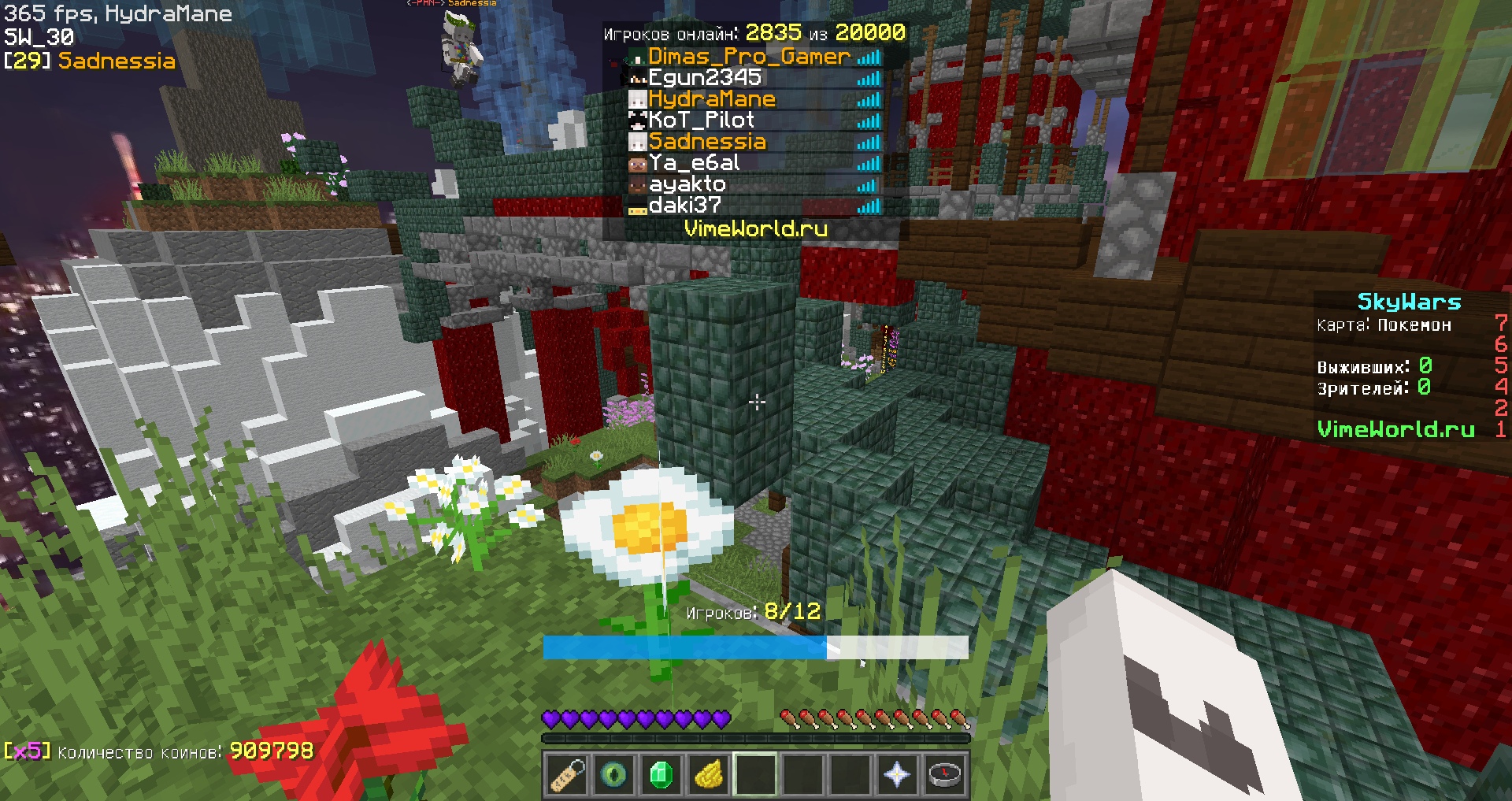Choose HydraMane row in the player list
This screenshot has width=1512, height=801.
(x=712, y=99)
